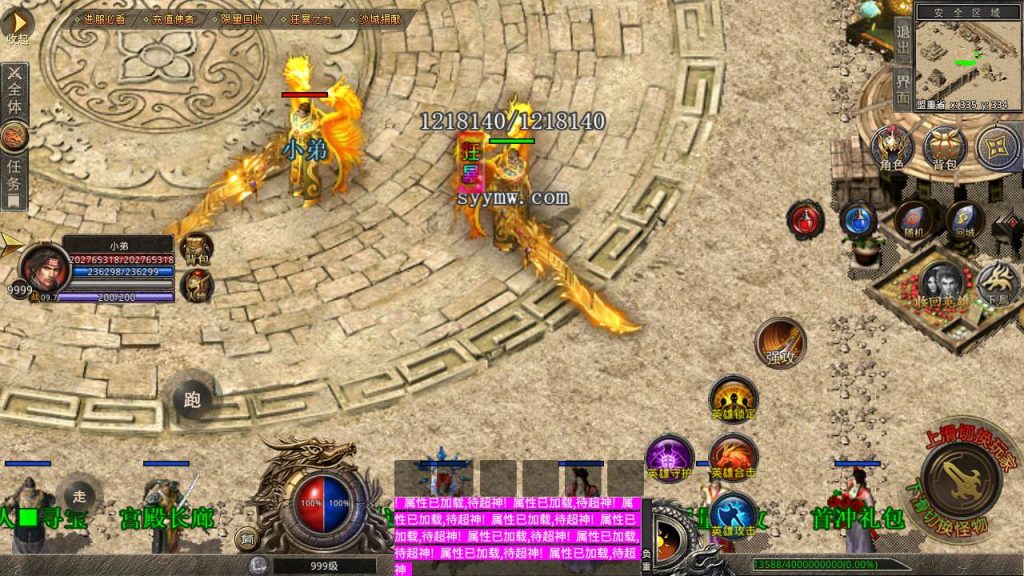Image resolution: width=1024 pixels, height=576 pixels.
Task: Click the 退出界面 exit button
Action: click(x=902, y=59)
